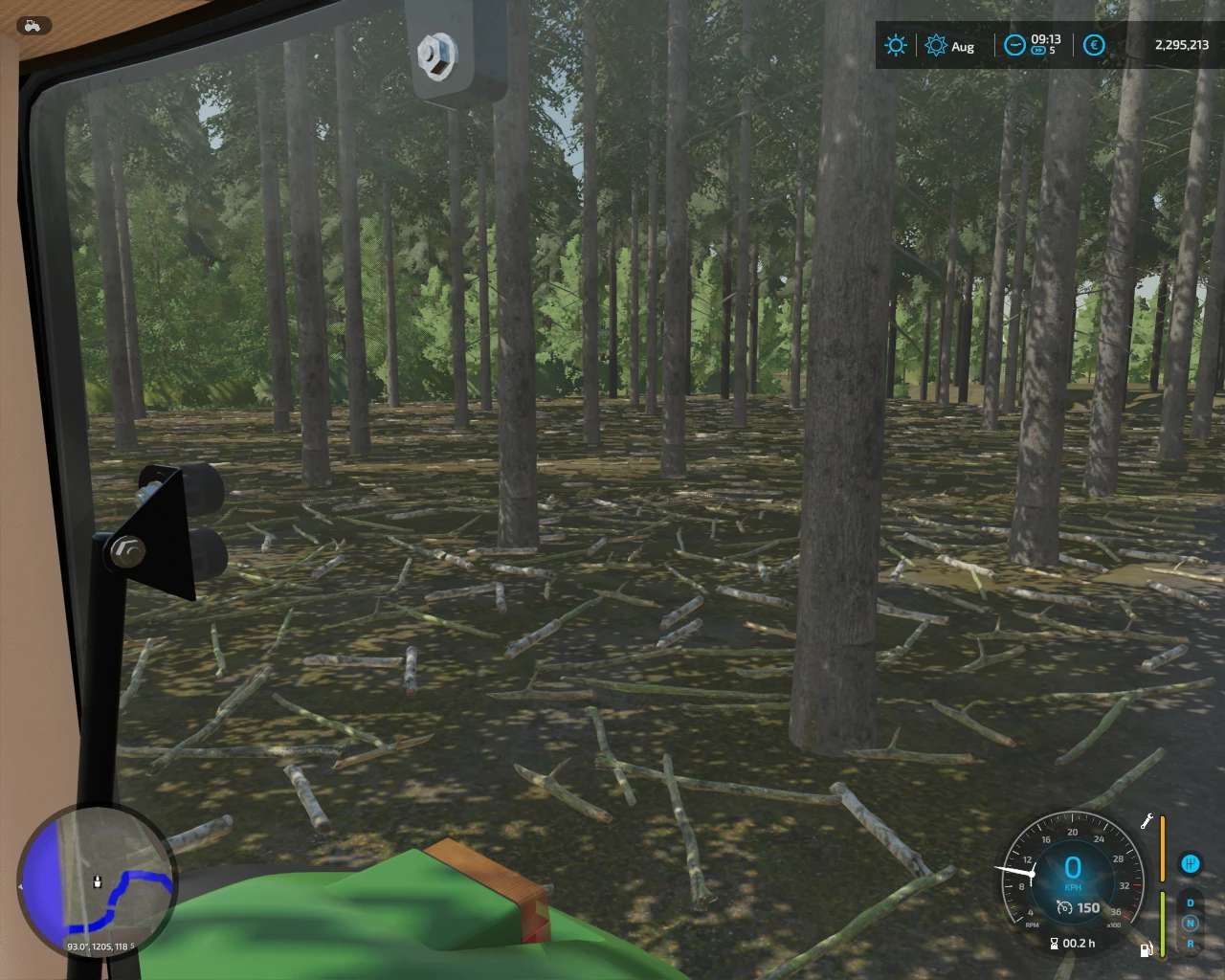Image resolution: width=1225 pixels, height=980 pixels.
Task: Choose the R reverse gear indicator
Action: pyautogui.click(x=1190, y=944)
